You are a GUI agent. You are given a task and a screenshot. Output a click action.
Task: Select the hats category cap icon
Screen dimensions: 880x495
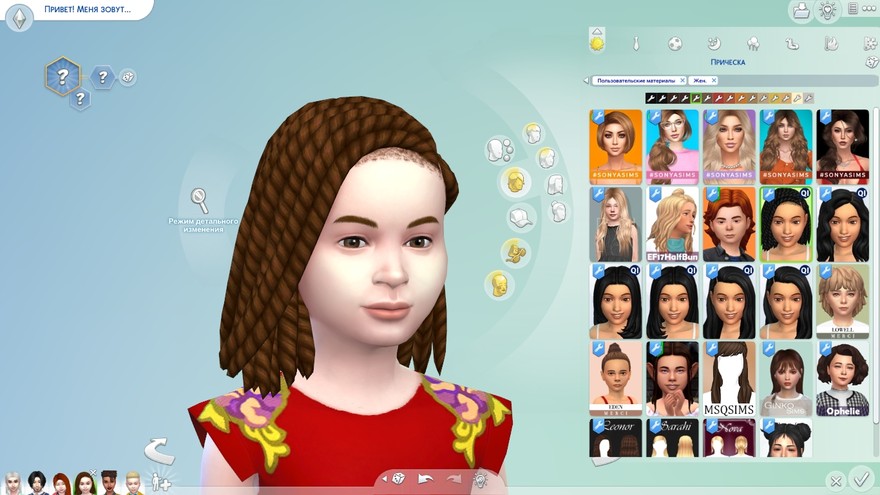(x=521, y=216)
